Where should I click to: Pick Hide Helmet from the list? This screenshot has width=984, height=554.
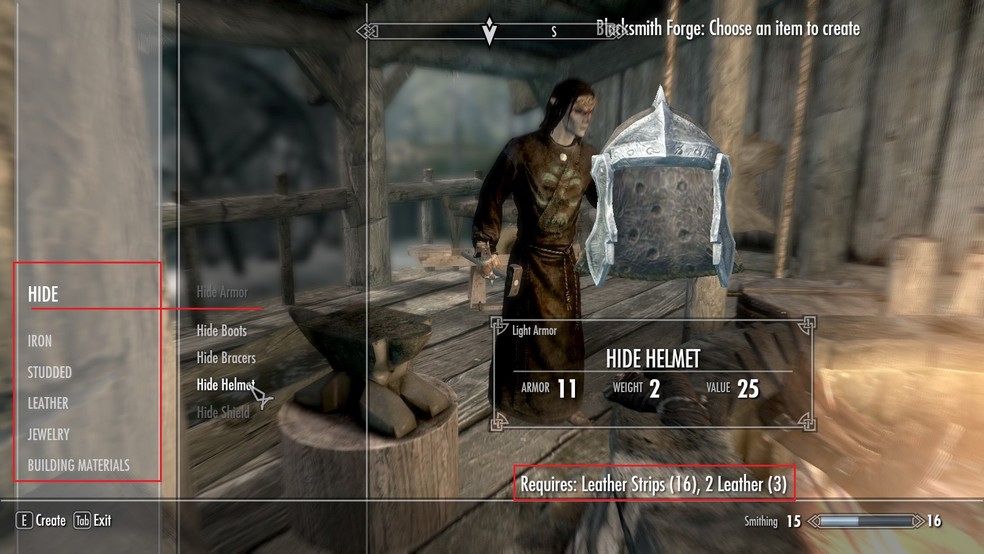coord(225,384)
